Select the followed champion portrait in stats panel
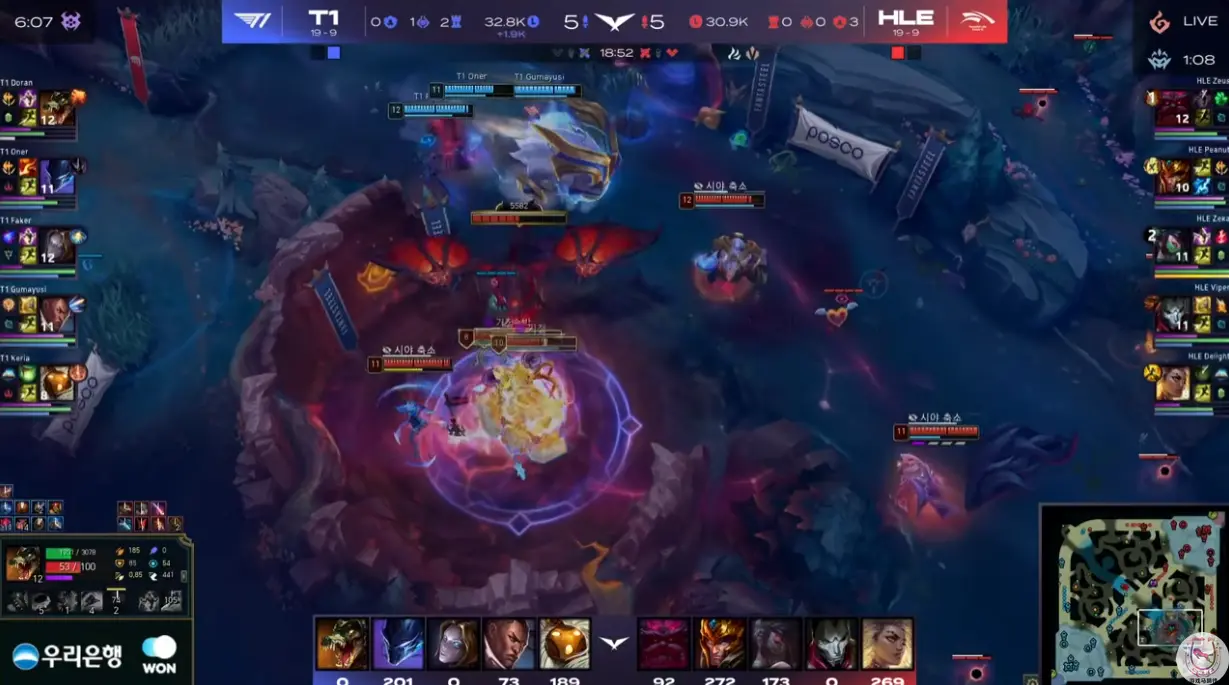Viewport: 1229px width, 685px height. (x=23, y=563)
